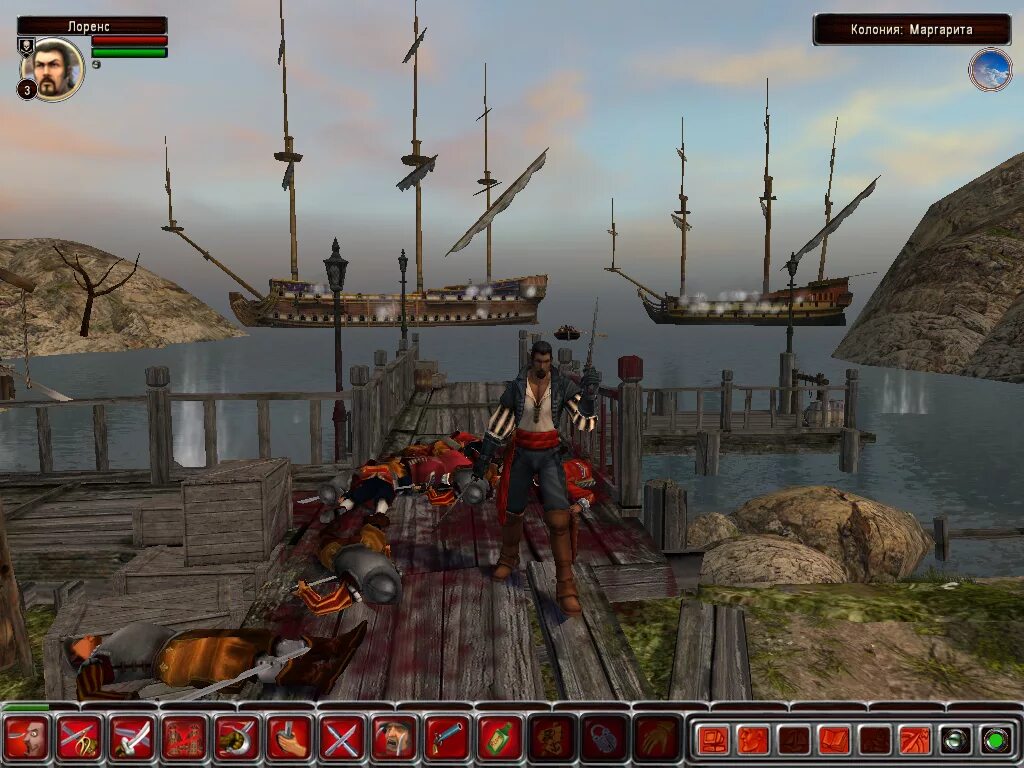Open the character face profile screen
This screenshot has height=768, width=1024.
[x=754, y=740]
